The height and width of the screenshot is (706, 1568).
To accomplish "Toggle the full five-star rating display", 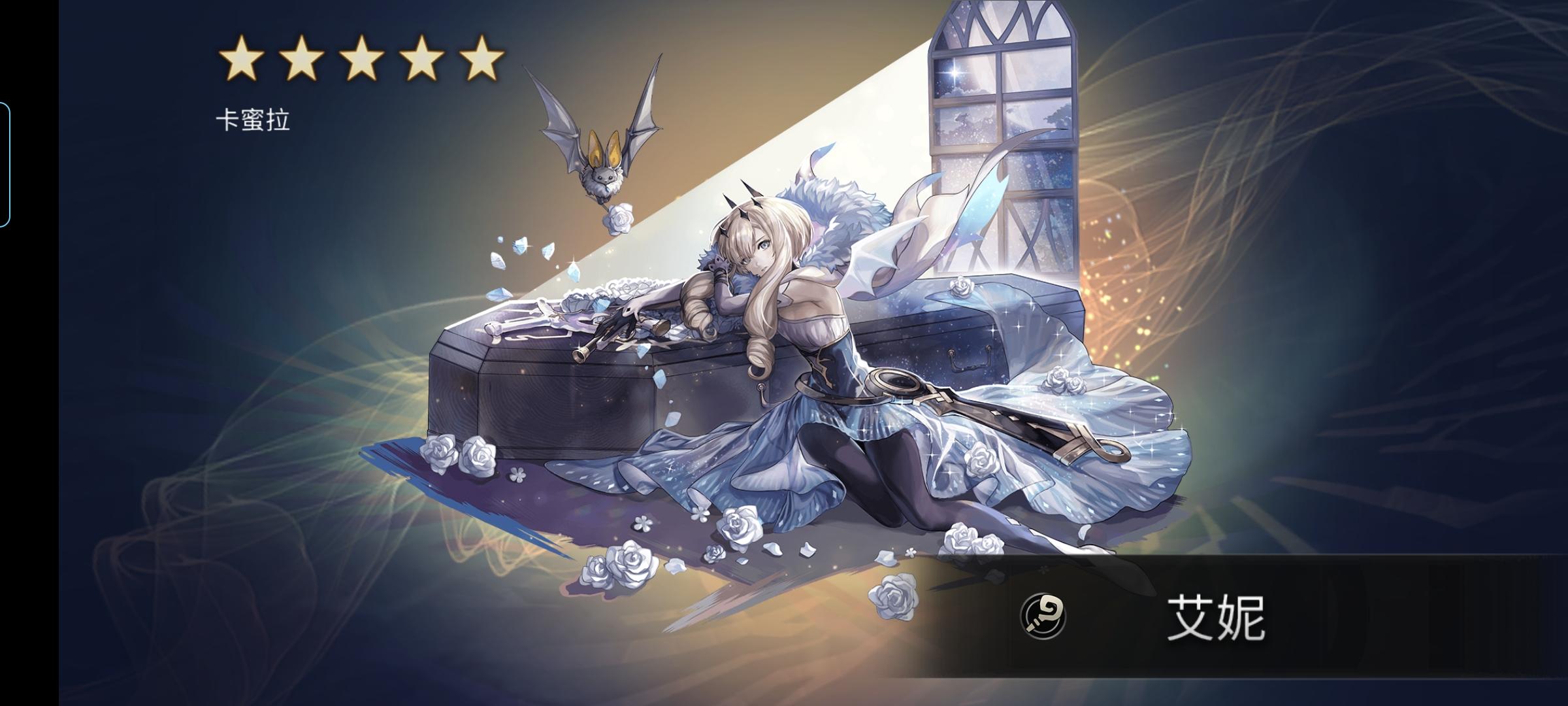I will pyautogui.click(x=361, y=59).
